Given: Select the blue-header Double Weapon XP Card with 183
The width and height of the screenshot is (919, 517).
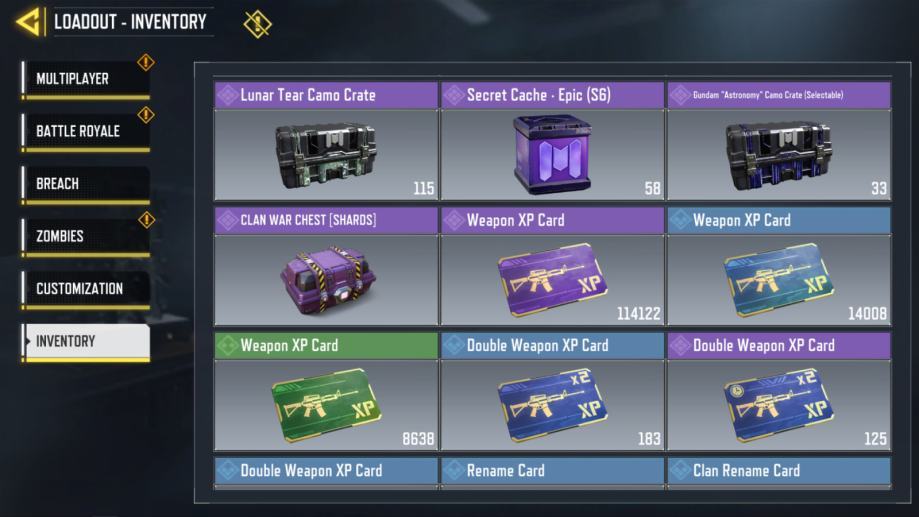Looking at the screenshot, I should (x=552, y=392).
